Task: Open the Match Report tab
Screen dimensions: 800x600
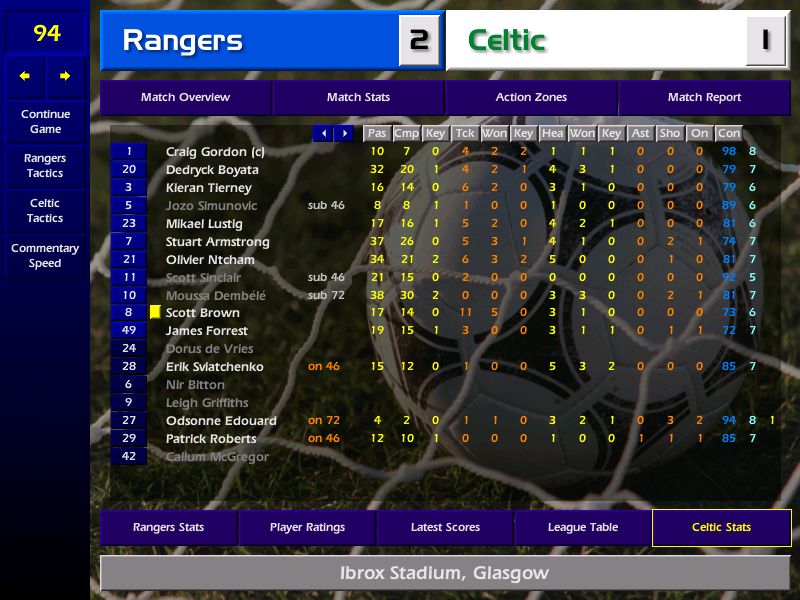Action: (704, 98)
